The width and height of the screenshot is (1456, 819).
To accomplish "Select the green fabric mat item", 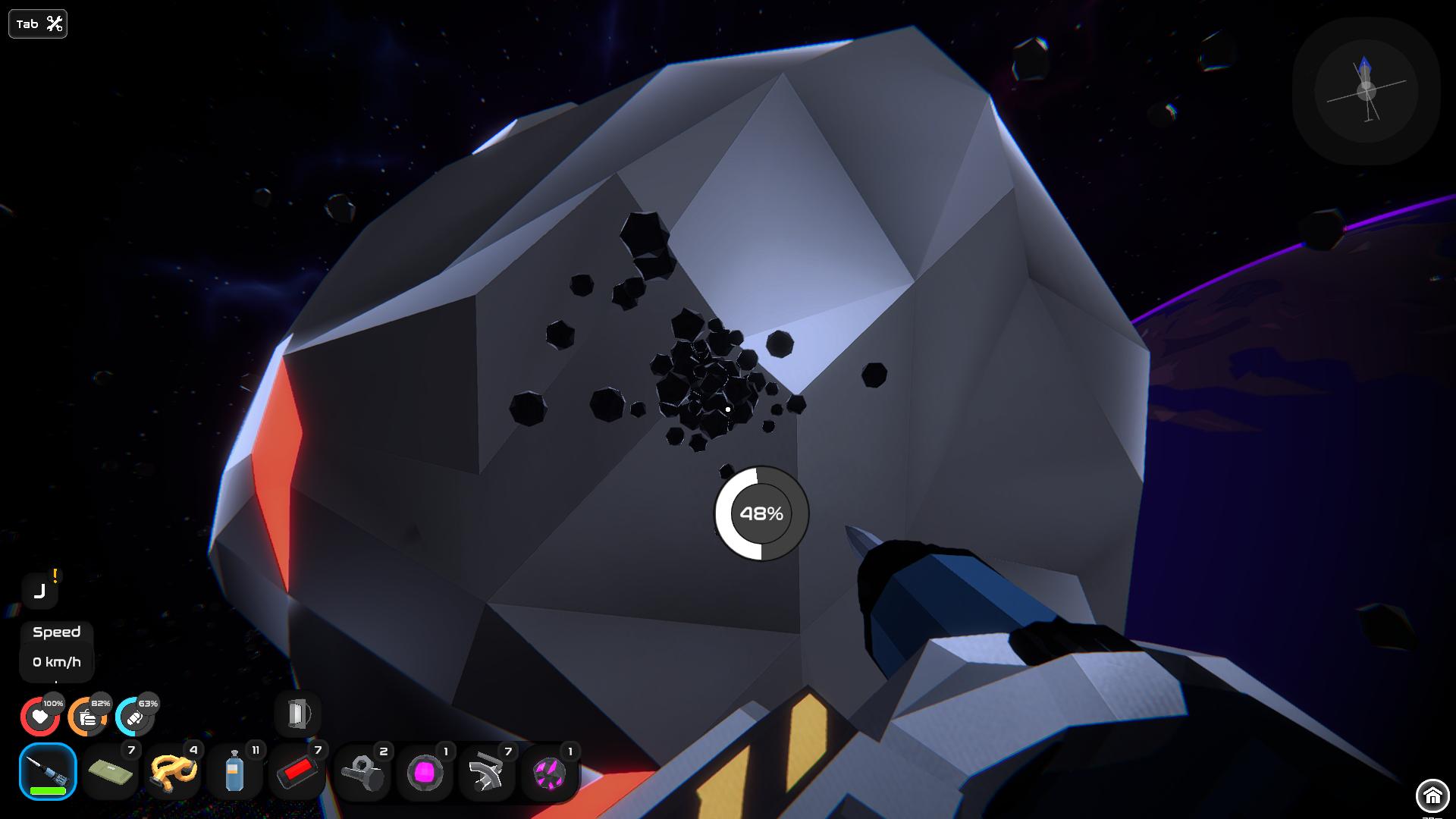I will (x=110, y=772).
